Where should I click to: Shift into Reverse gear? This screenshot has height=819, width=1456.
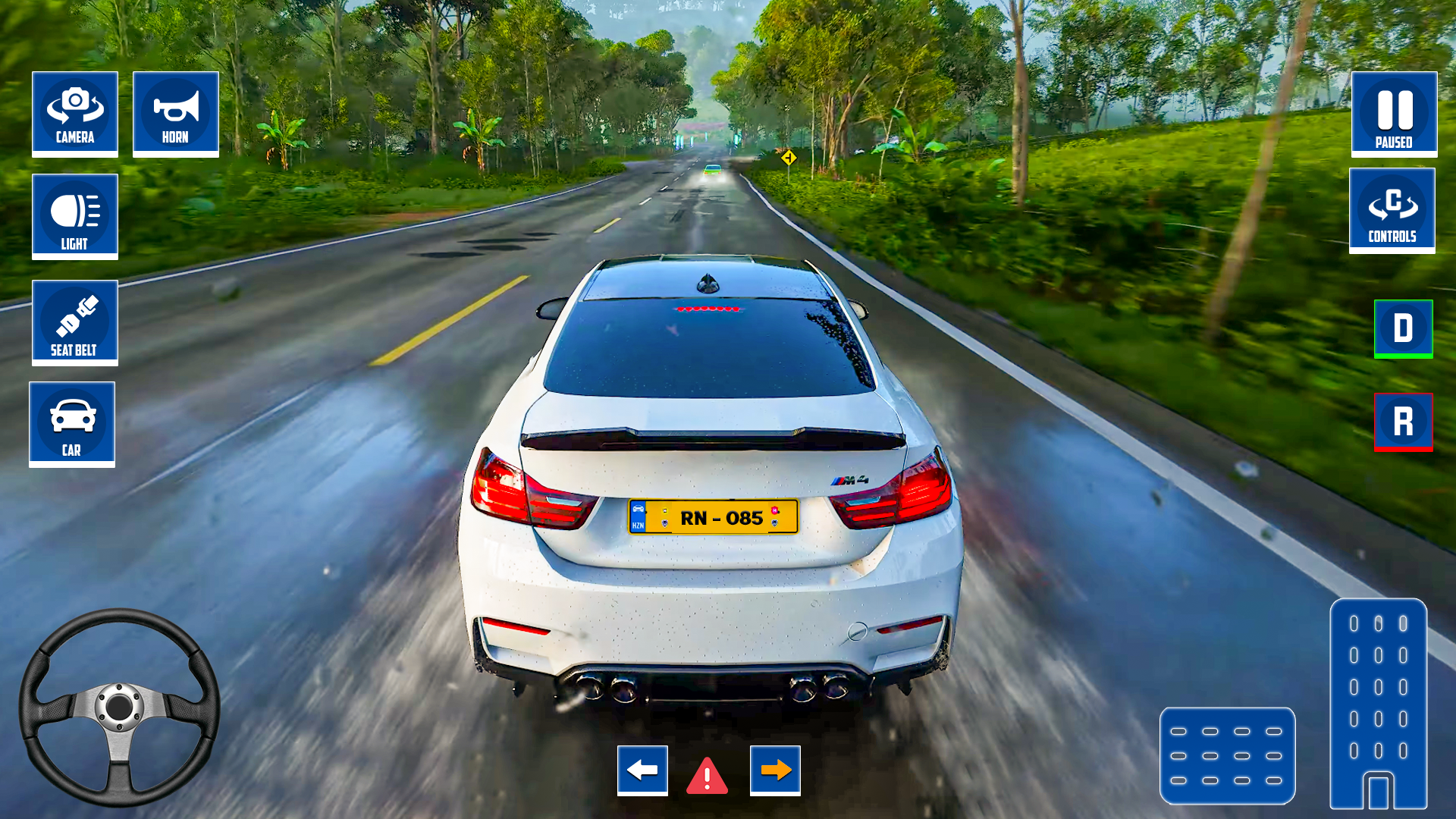point(1403,422)
